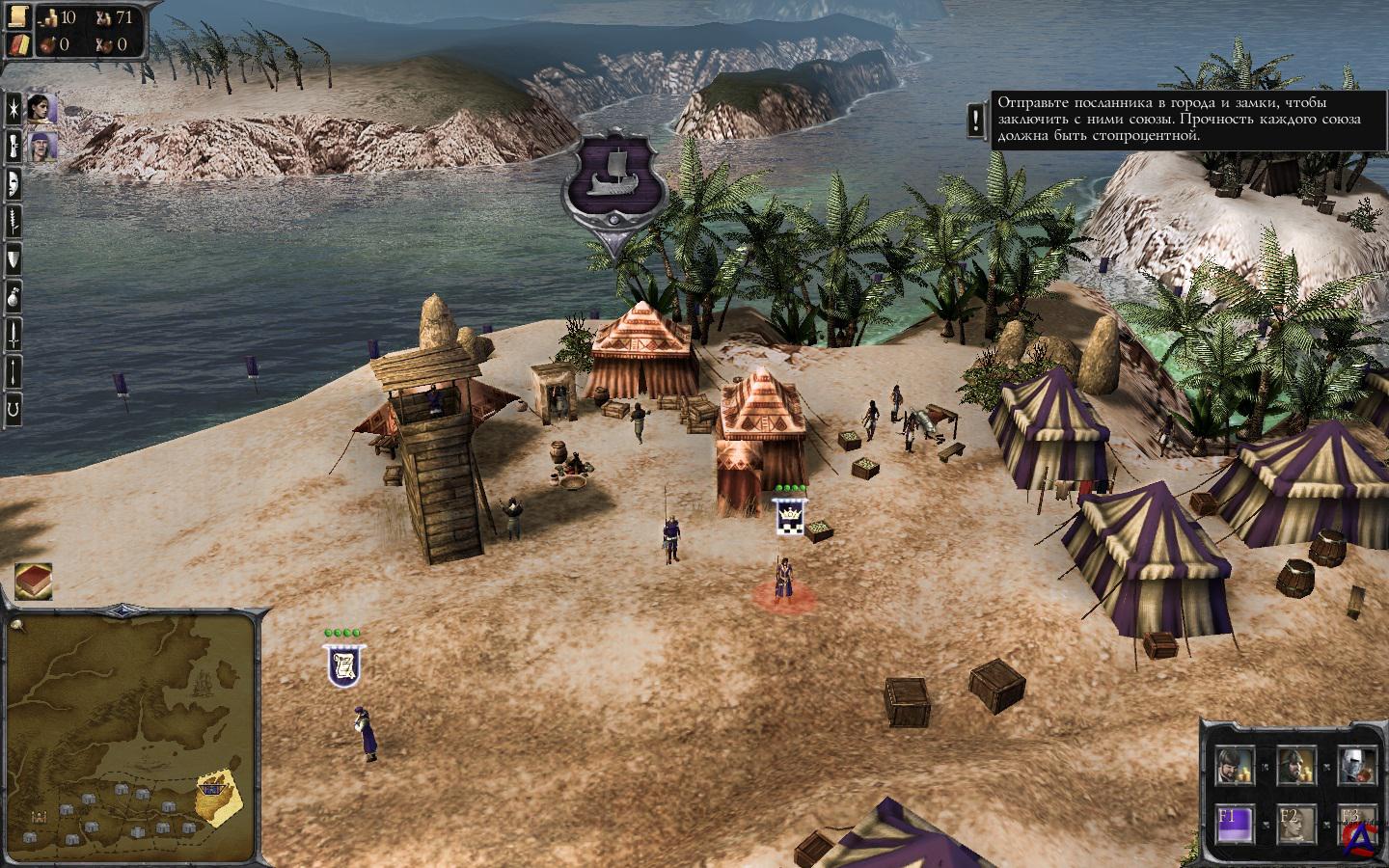Image resolution: width=1389 pixels, height=868 pixels.
Task: Open the objective exclamation mark notice
Action: tap(977, 120)
